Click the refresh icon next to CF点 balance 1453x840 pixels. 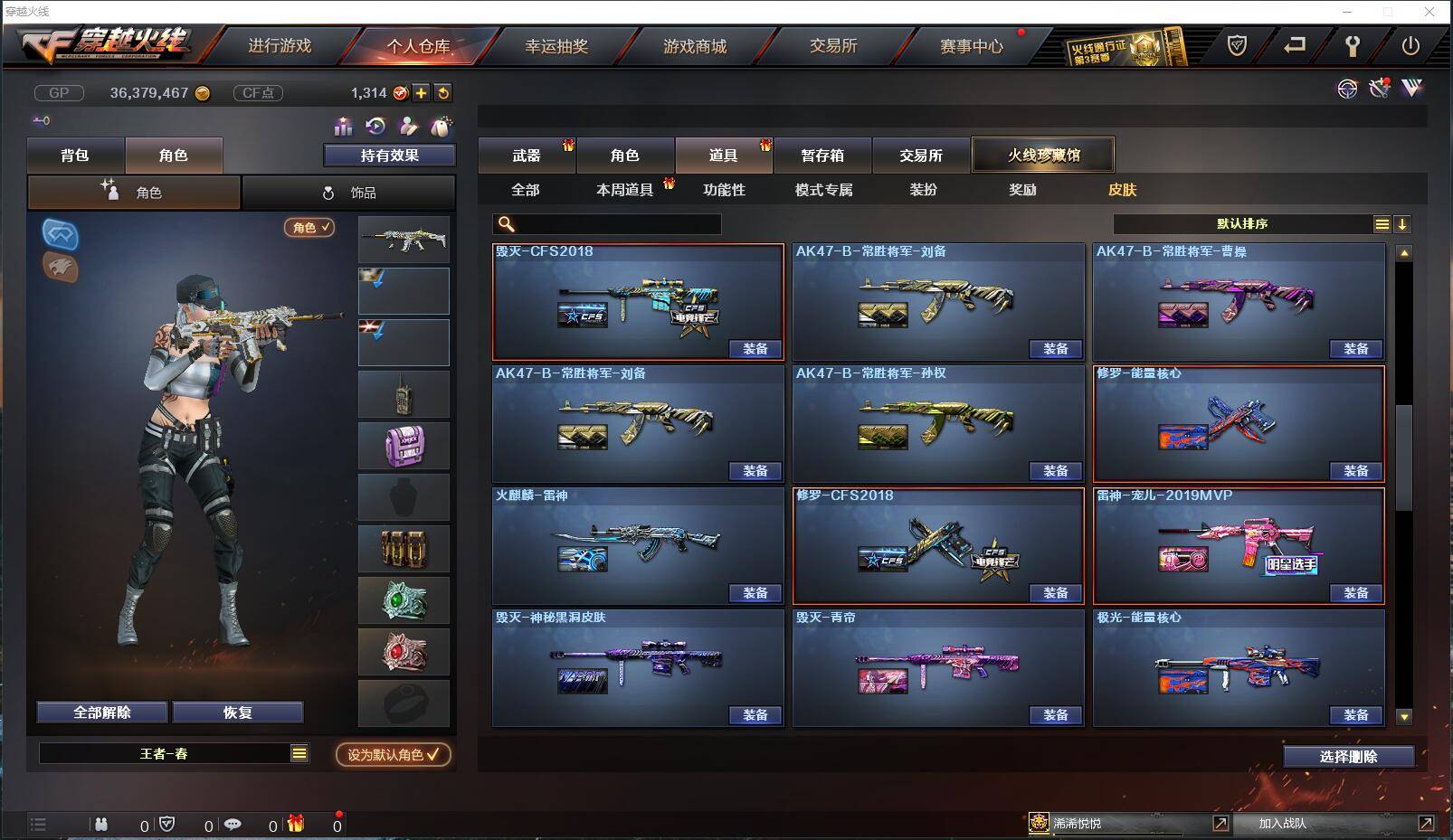coord(442,91)
